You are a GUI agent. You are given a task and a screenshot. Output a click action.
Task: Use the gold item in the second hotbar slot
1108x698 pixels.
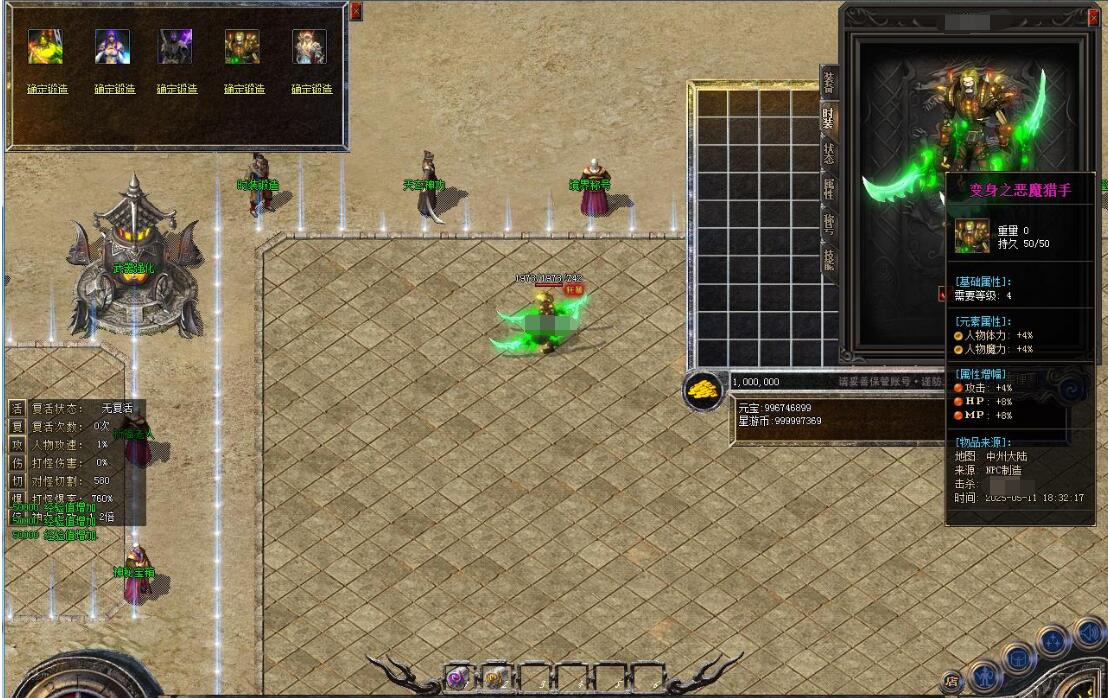point(494,677)
